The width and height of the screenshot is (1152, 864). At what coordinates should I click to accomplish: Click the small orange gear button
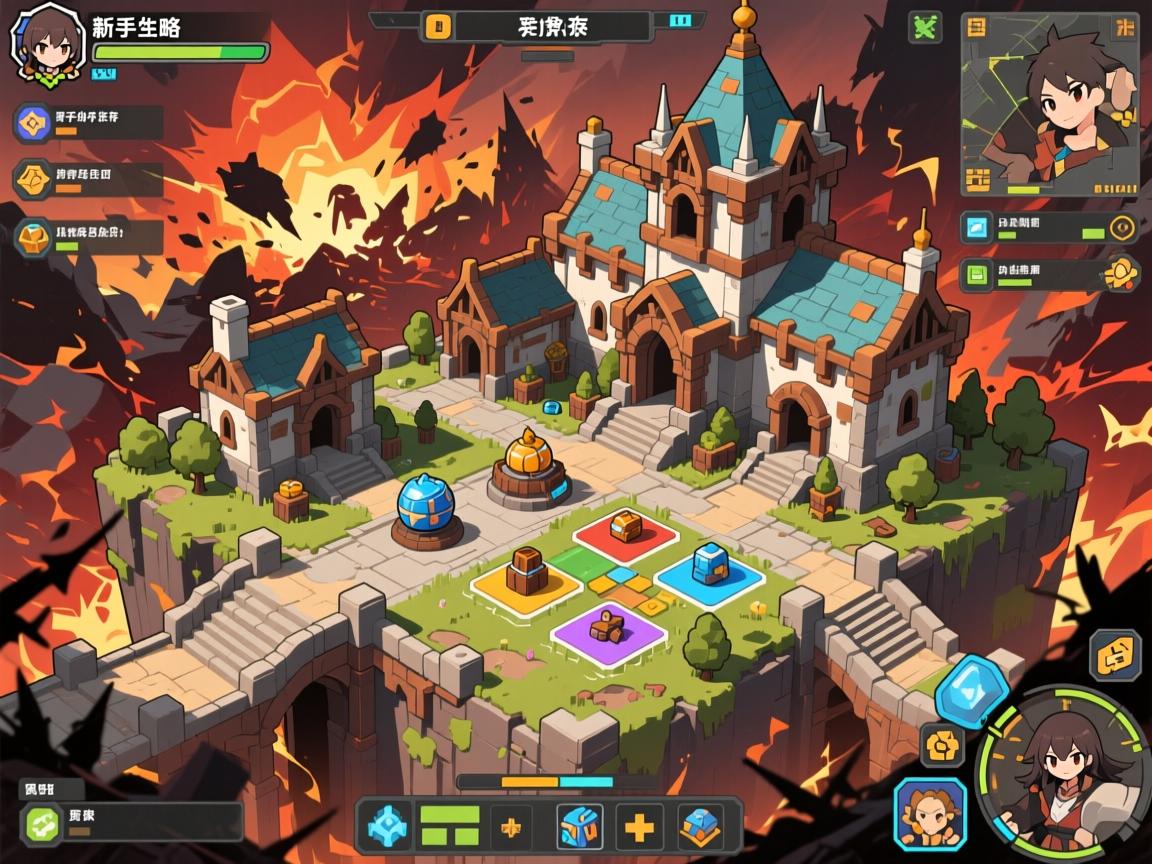(x=942, y=744)
